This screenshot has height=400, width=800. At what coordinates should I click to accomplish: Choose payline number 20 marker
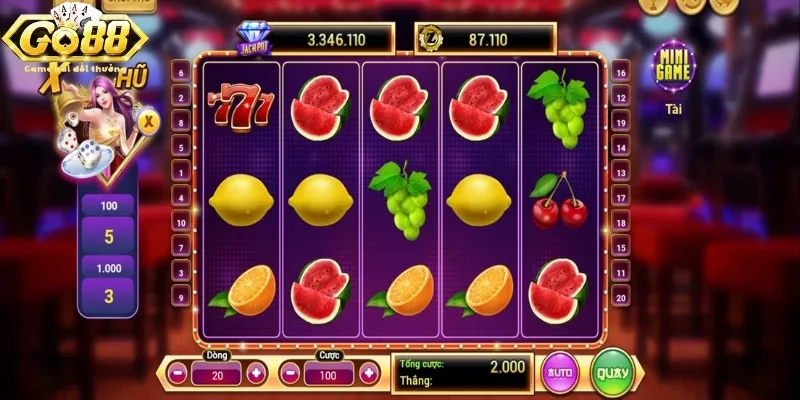pos(620,296)
